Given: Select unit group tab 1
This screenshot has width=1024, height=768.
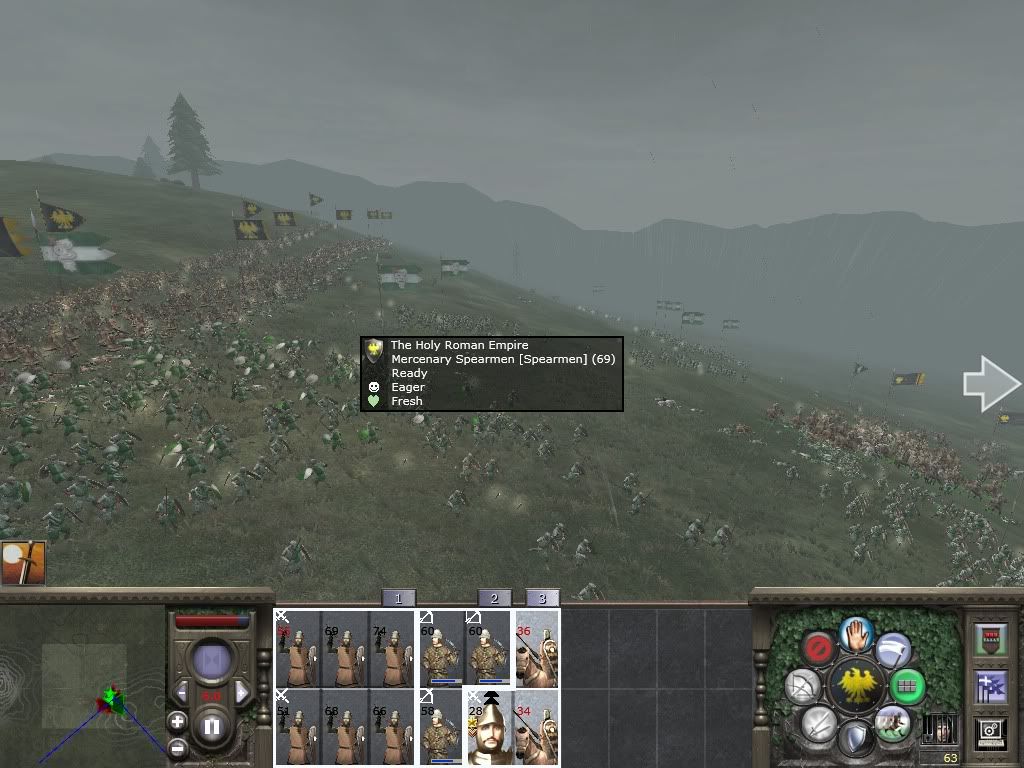Looking at the screenshot, I should click(398, 598).
